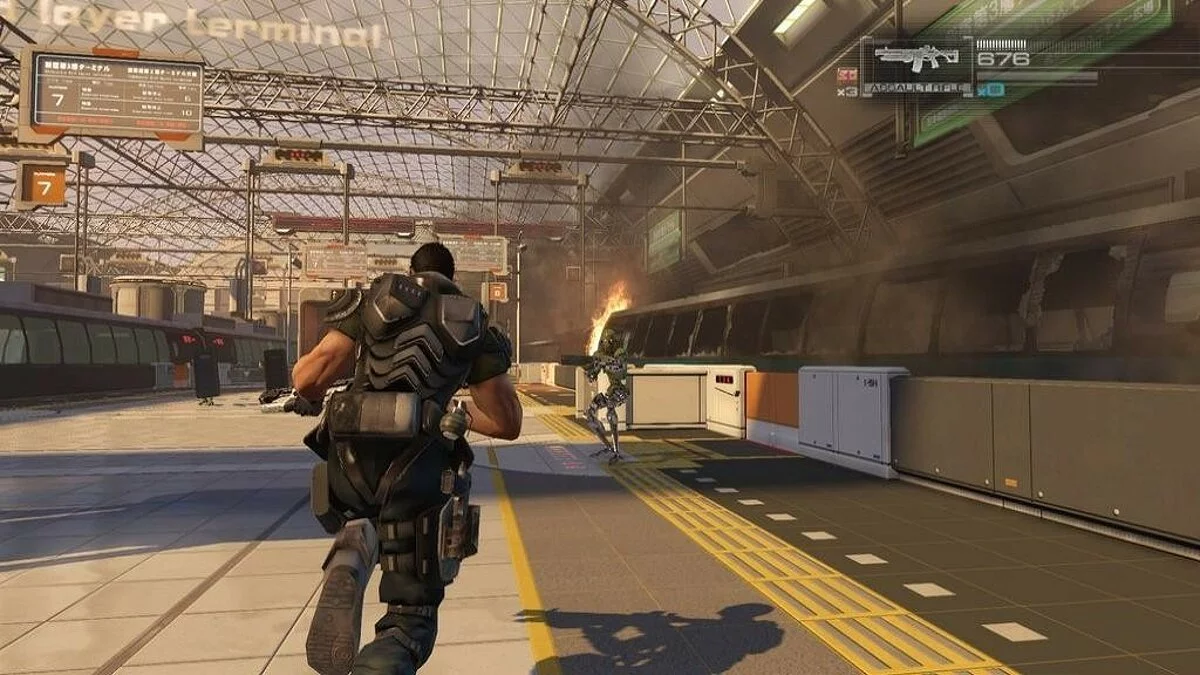Select the assault rifle weapon icon
Image resolution: width=1200 pixels, height=675 pixels.
click(x=916, y=58)
